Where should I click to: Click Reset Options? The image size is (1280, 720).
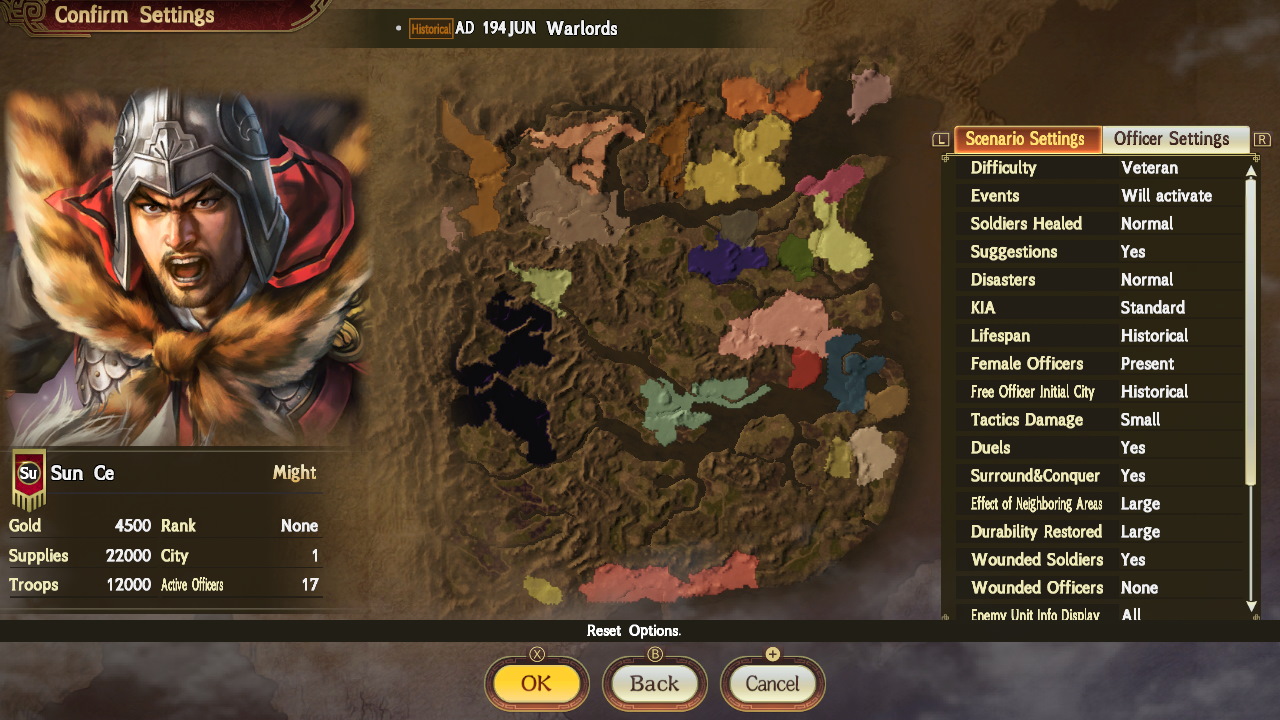tap(636, 631)
